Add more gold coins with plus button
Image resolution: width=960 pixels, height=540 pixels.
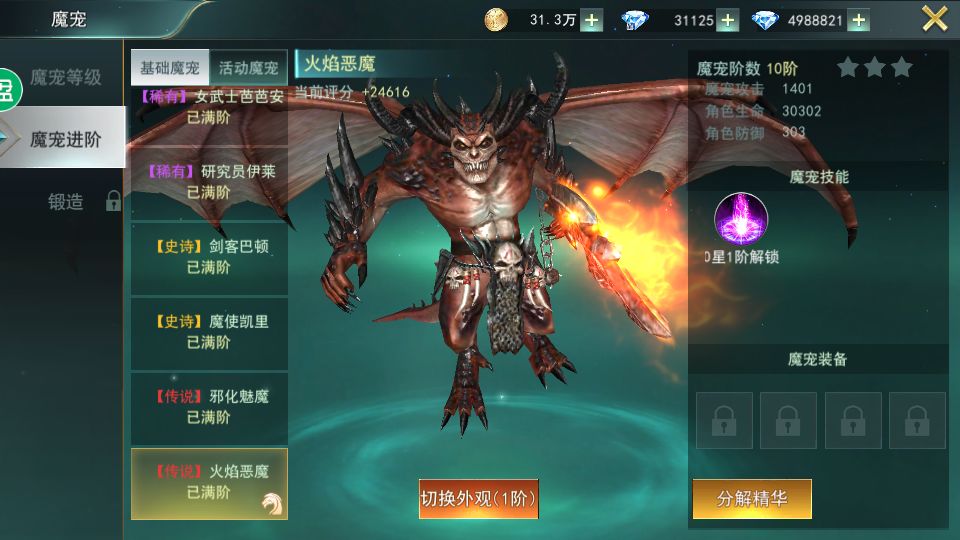592,20
